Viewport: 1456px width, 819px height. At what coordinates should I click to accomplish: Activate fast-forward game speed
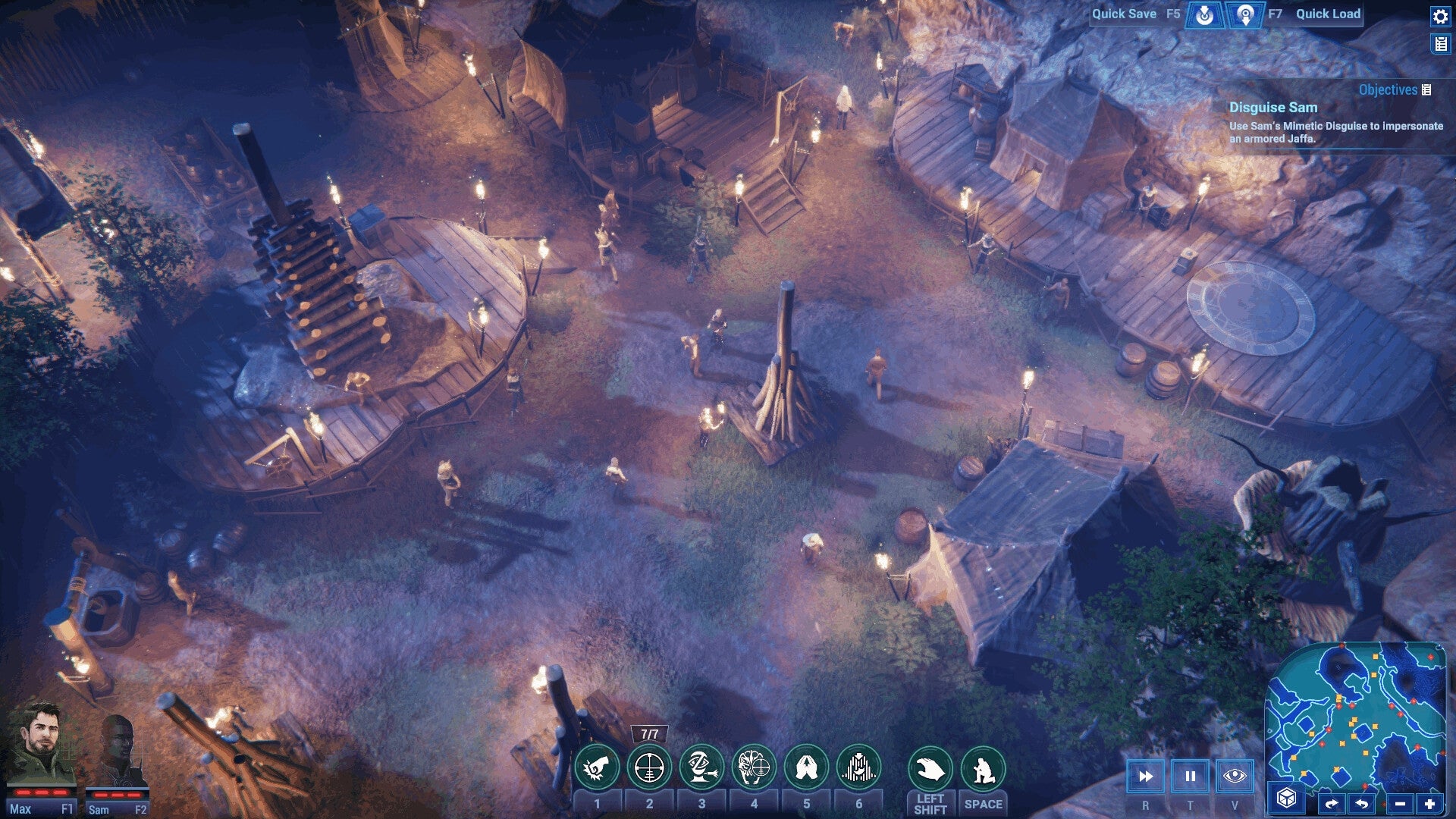[x=1145, y=777]
